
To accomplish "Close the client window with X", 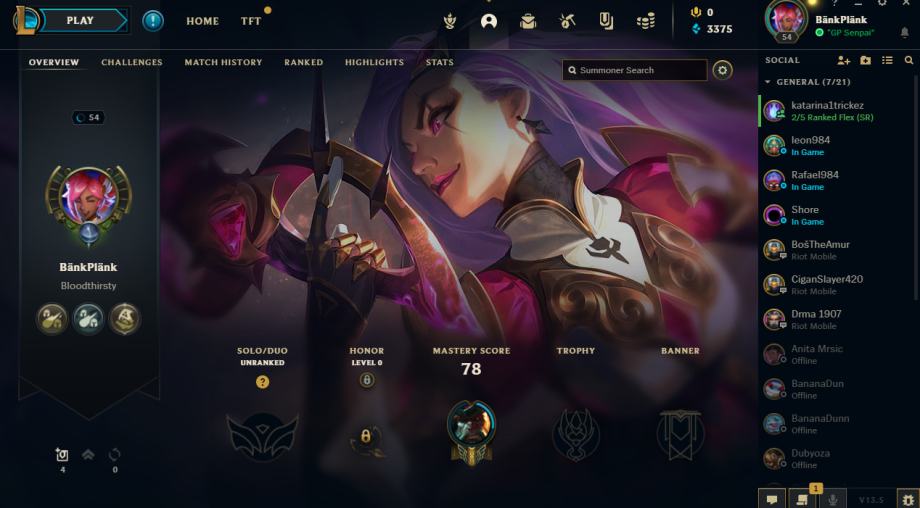I will click(x=906, y=4).
